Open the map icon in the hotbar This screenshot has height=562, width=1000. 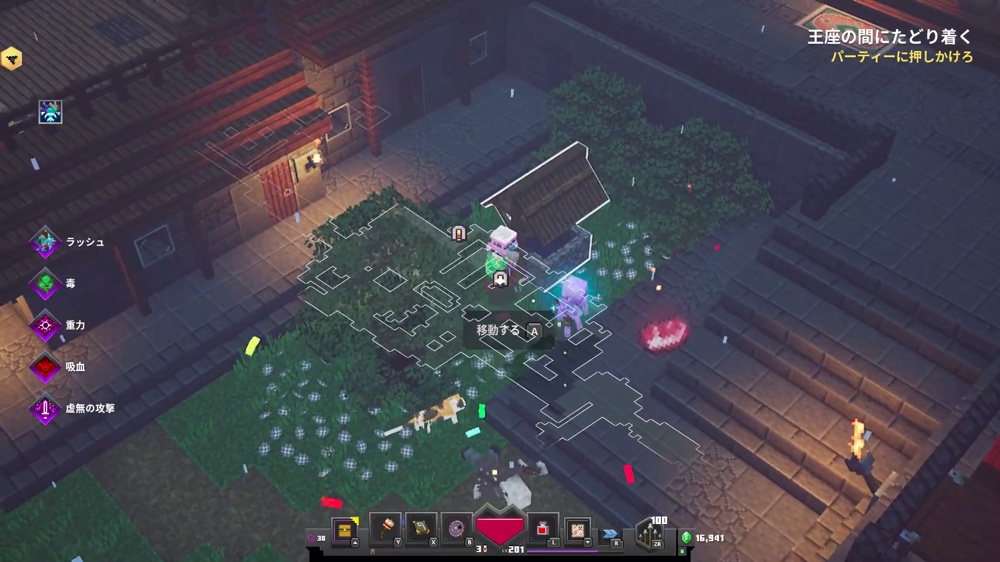click(578, 527)
